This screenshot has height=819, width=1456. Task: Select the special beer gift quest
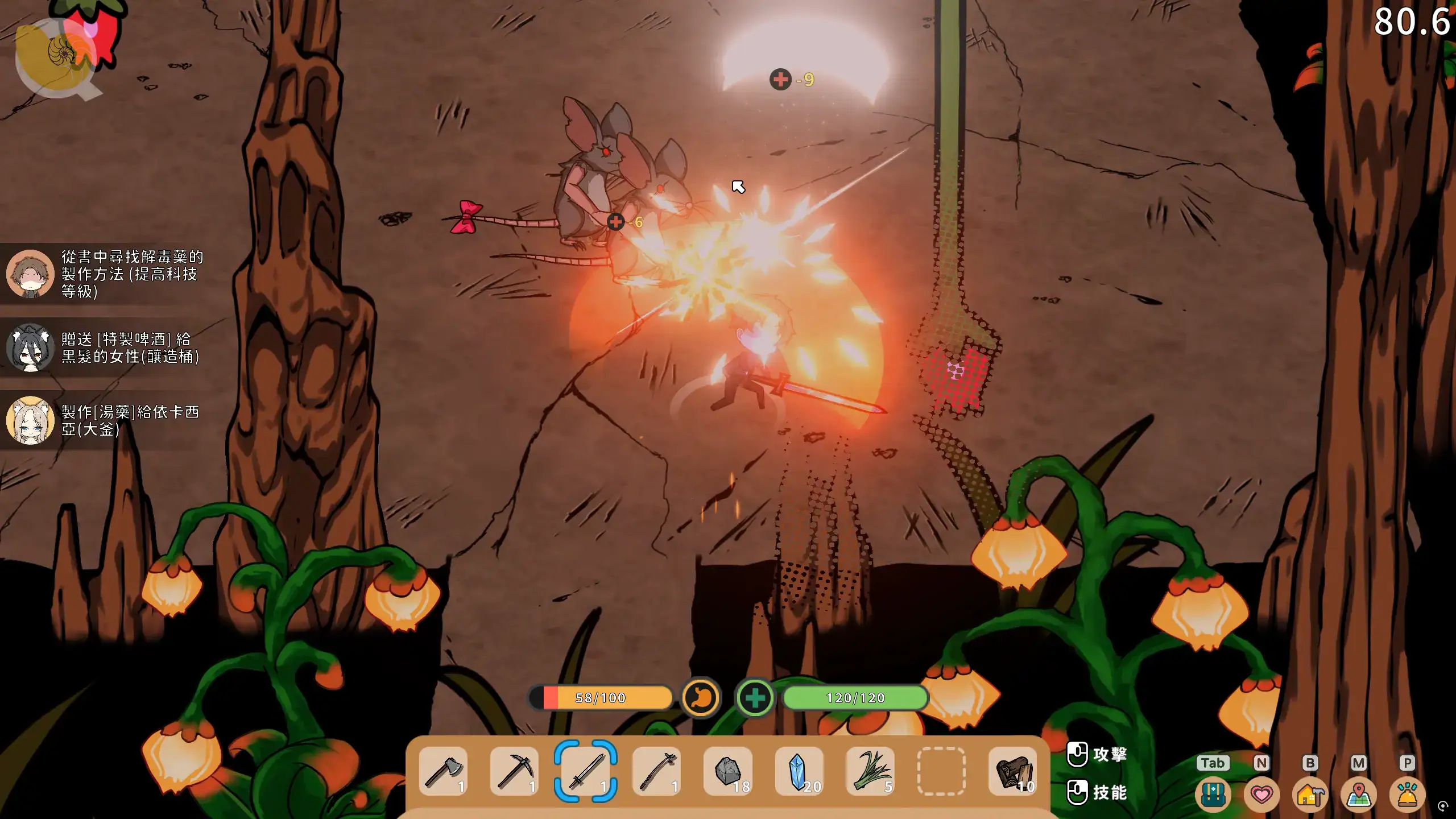tap(105, 348)
